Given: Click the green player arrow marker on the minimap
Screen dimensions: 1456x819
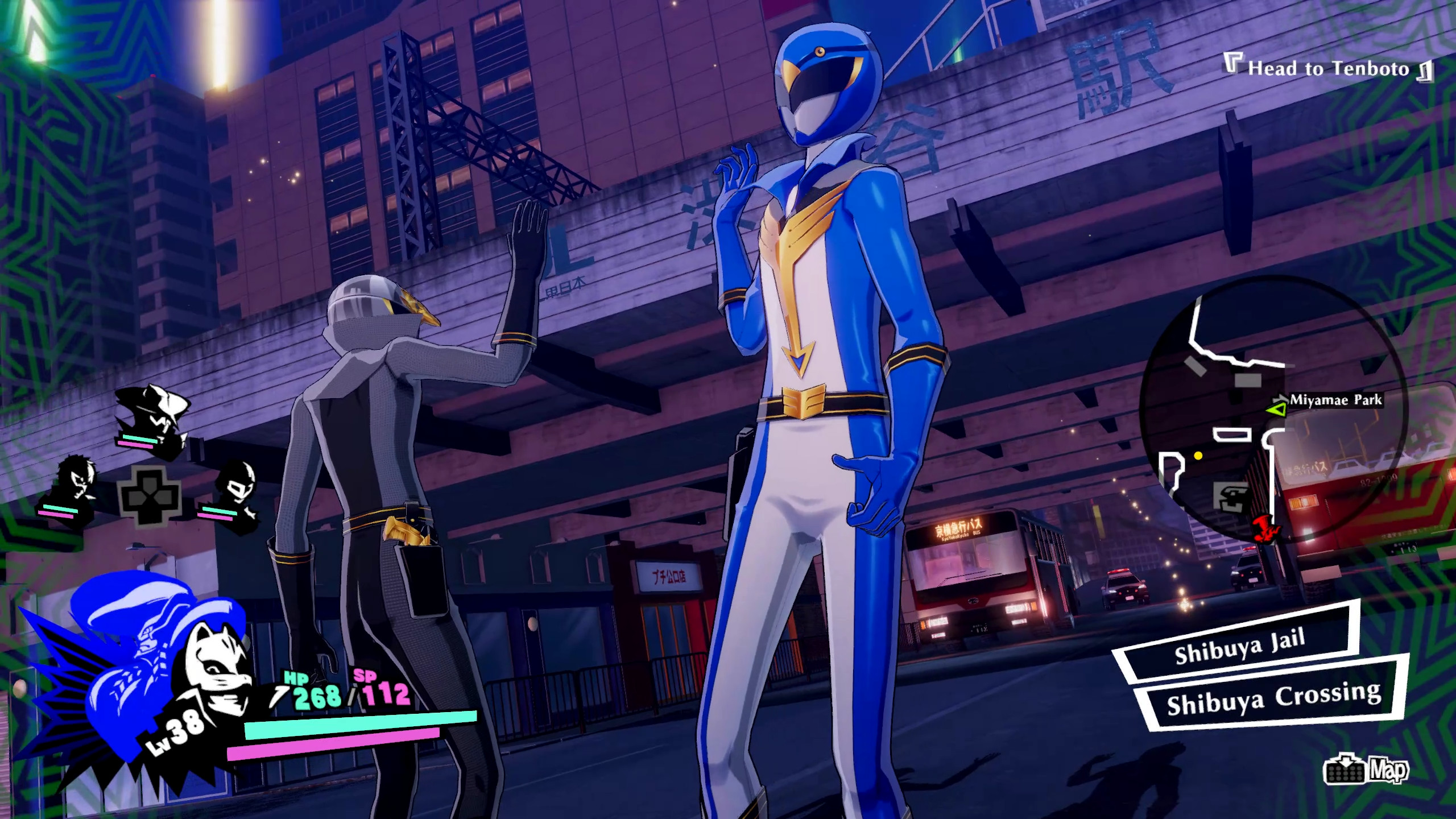Looking at the screenshot, I should (x=1277, y=409).
